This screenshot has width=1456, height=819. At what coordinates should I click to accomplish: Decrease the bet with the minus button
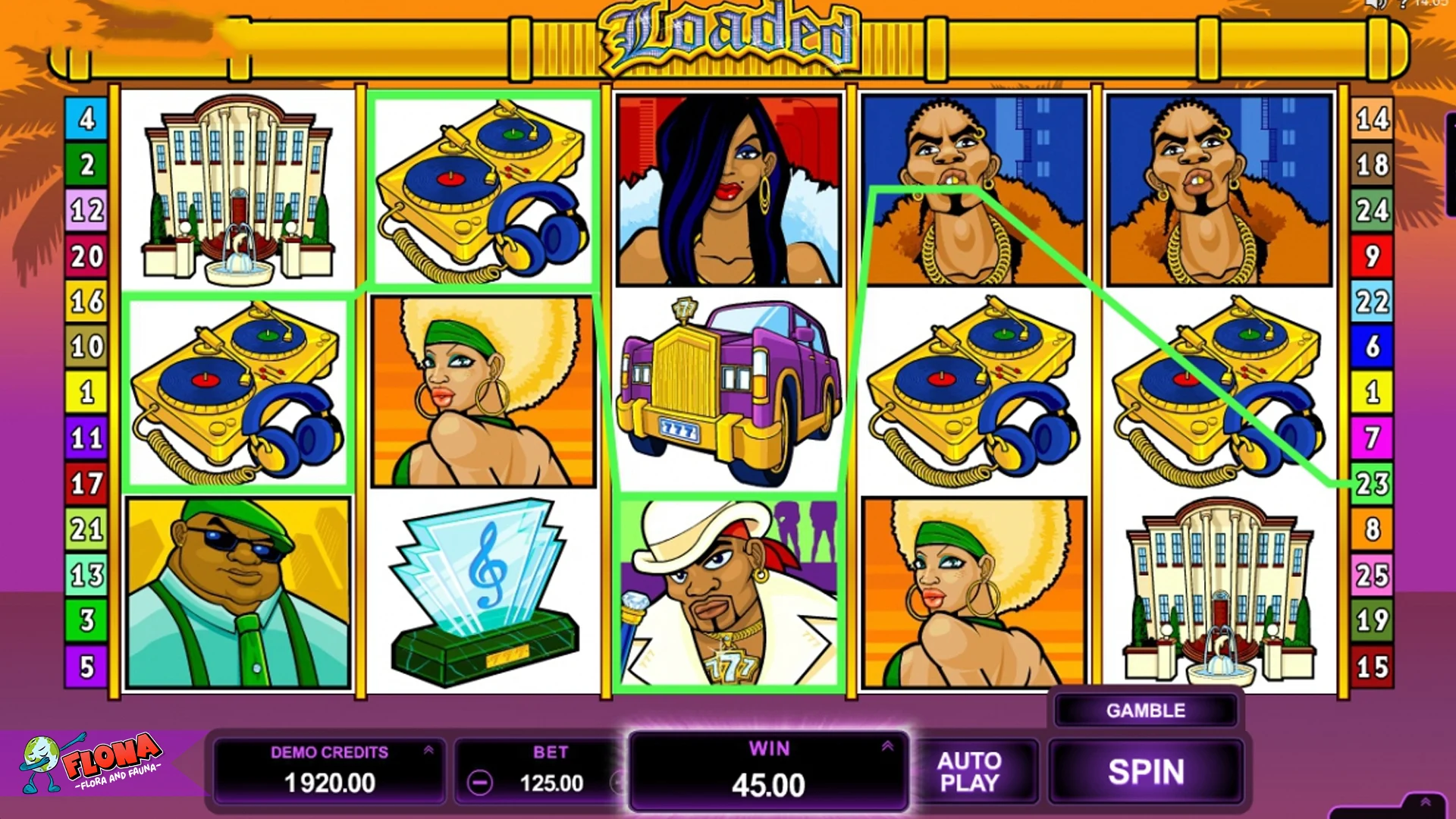[x=479, y=783]
